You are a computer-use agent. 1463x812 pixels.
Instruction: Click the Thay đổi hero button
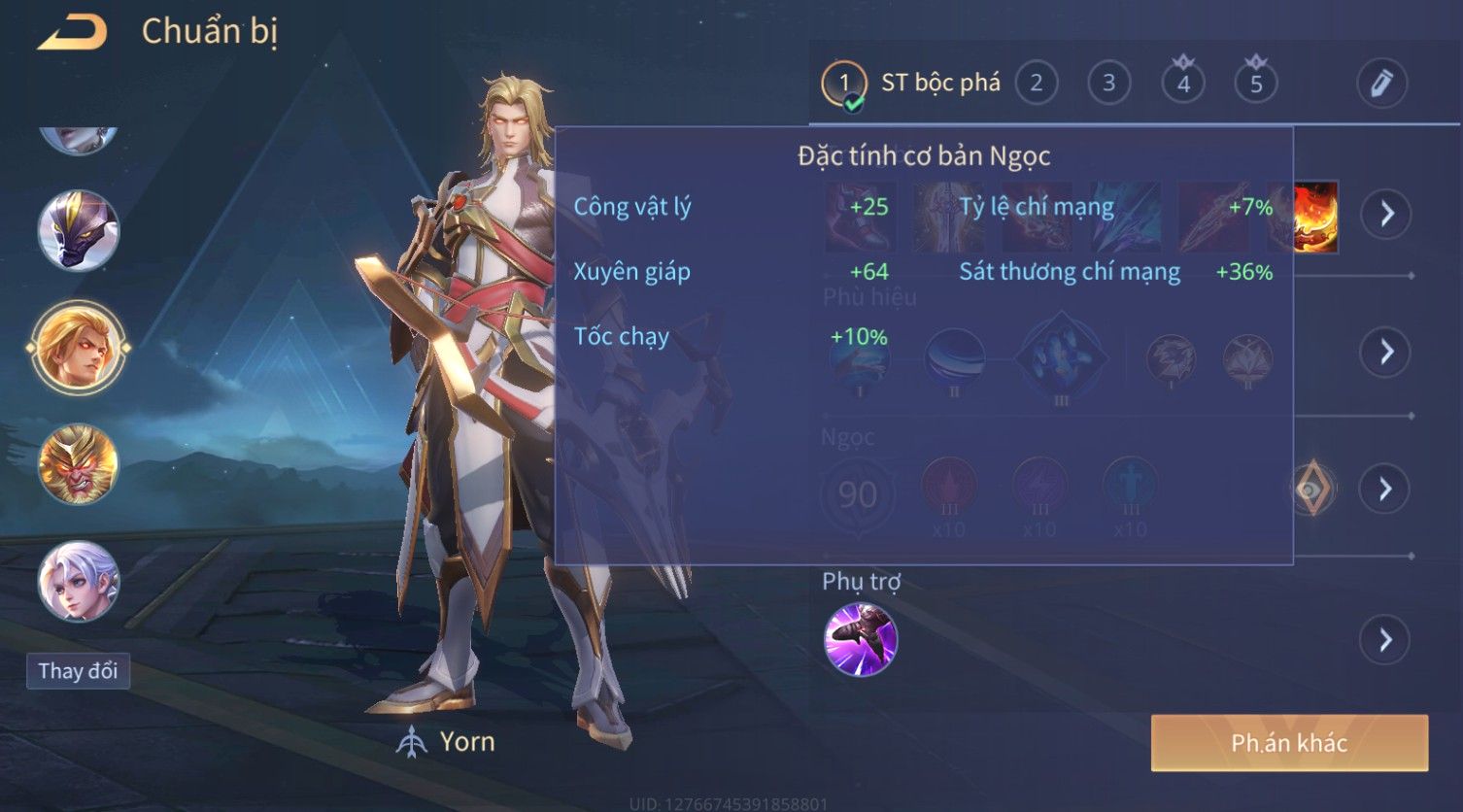pyautogui.click(x=78, y=671)
